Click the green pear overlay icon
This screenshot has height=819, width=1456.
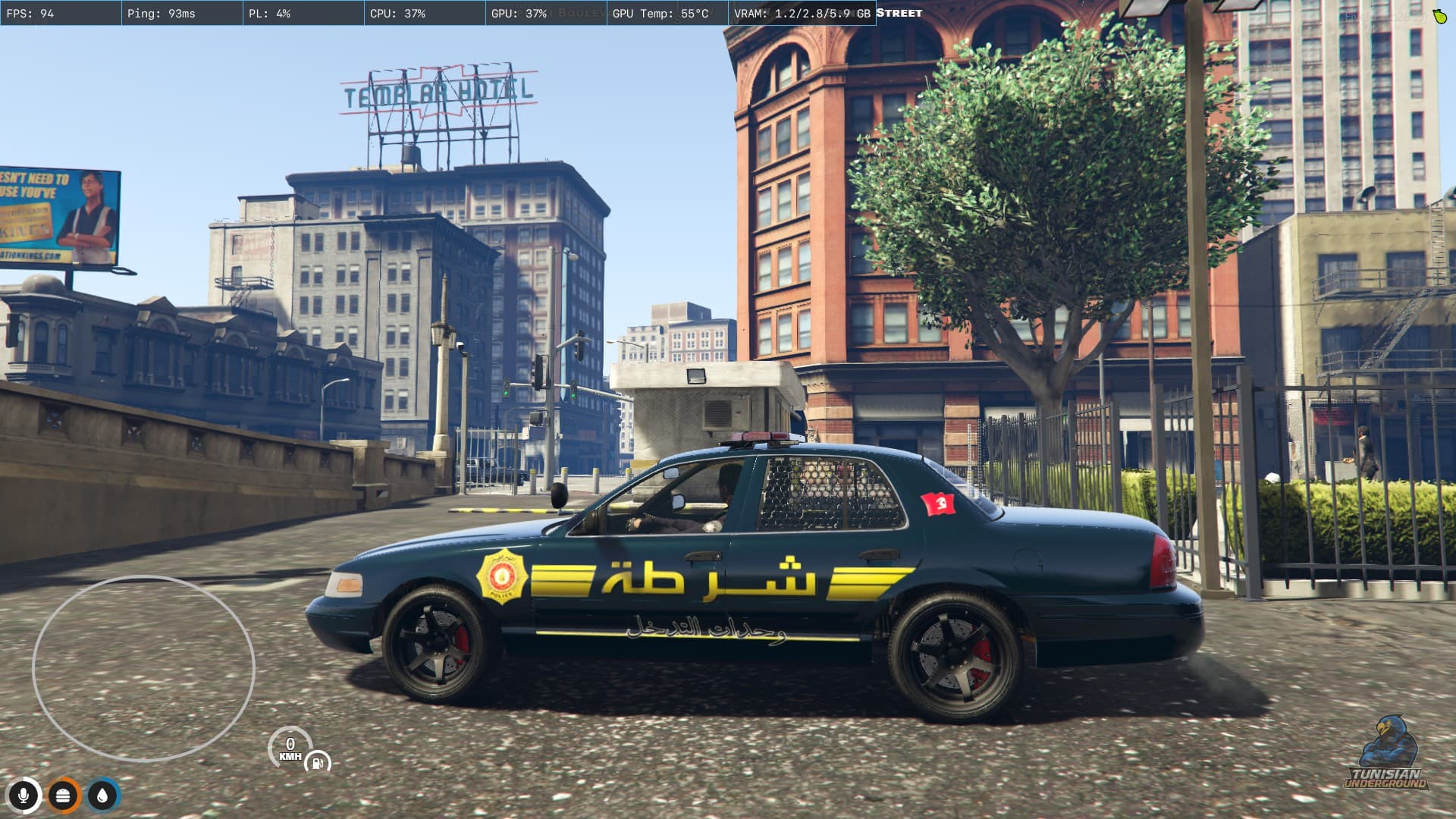(1440, 16)
